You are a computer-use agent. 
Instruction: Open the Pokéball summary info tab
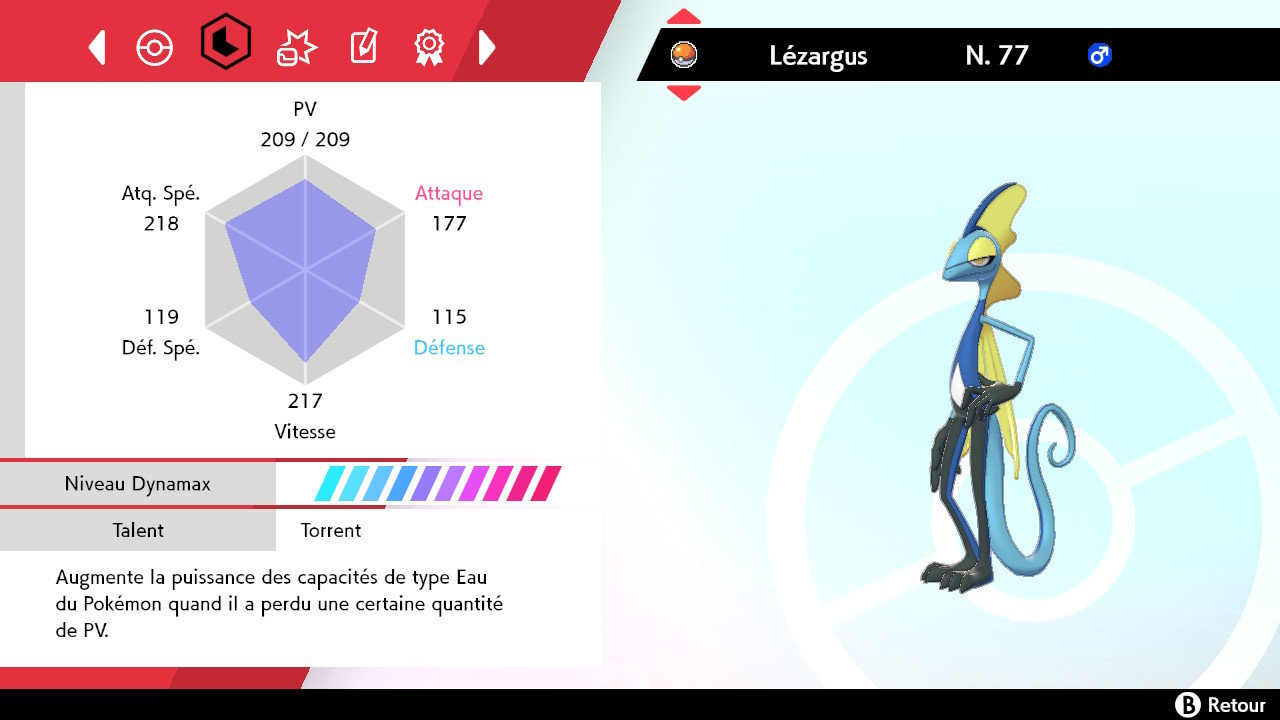click(x=154, y=46)
